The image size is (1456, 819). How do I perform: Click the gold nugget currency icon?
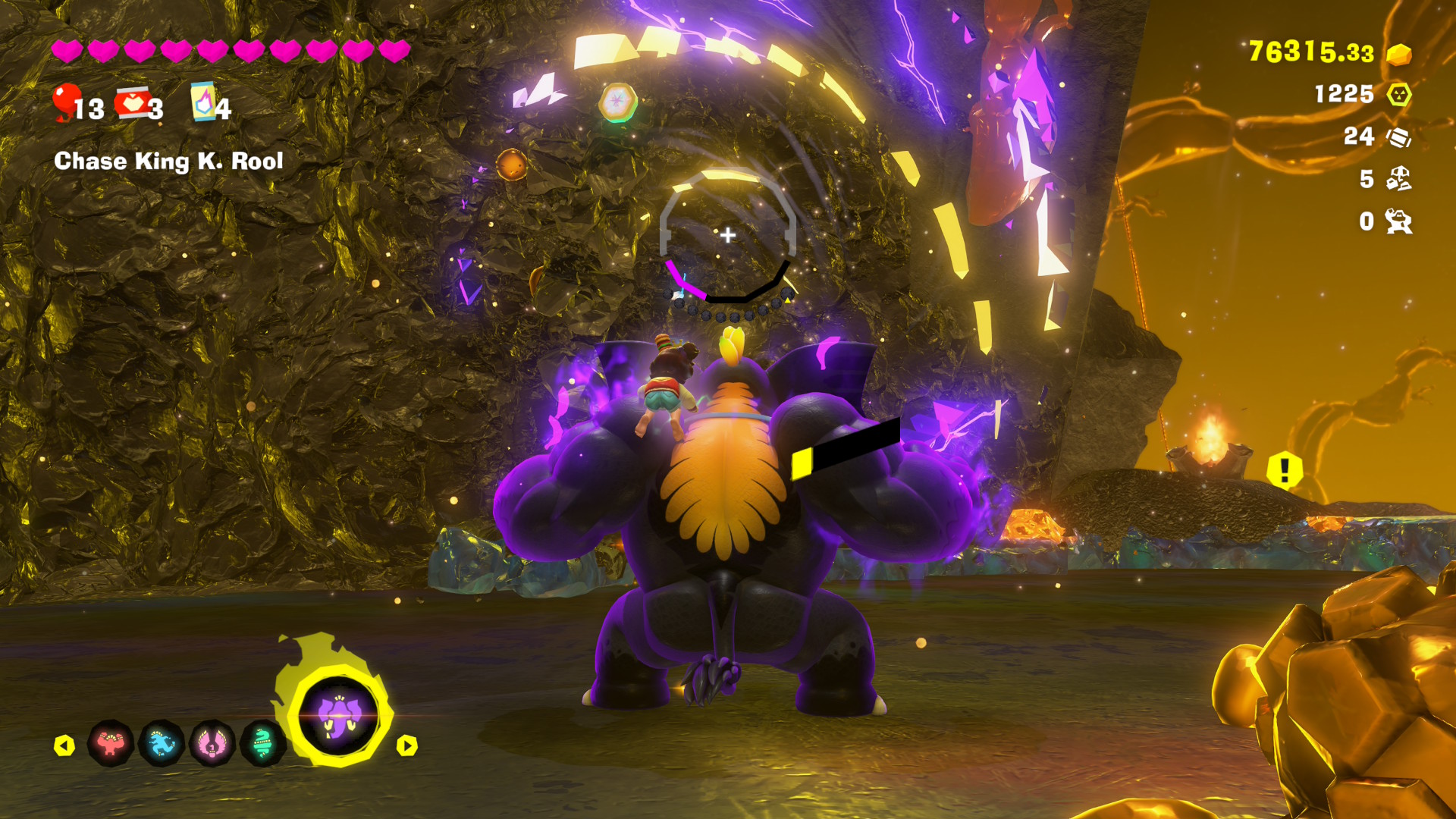click(x=1398, y=54)
